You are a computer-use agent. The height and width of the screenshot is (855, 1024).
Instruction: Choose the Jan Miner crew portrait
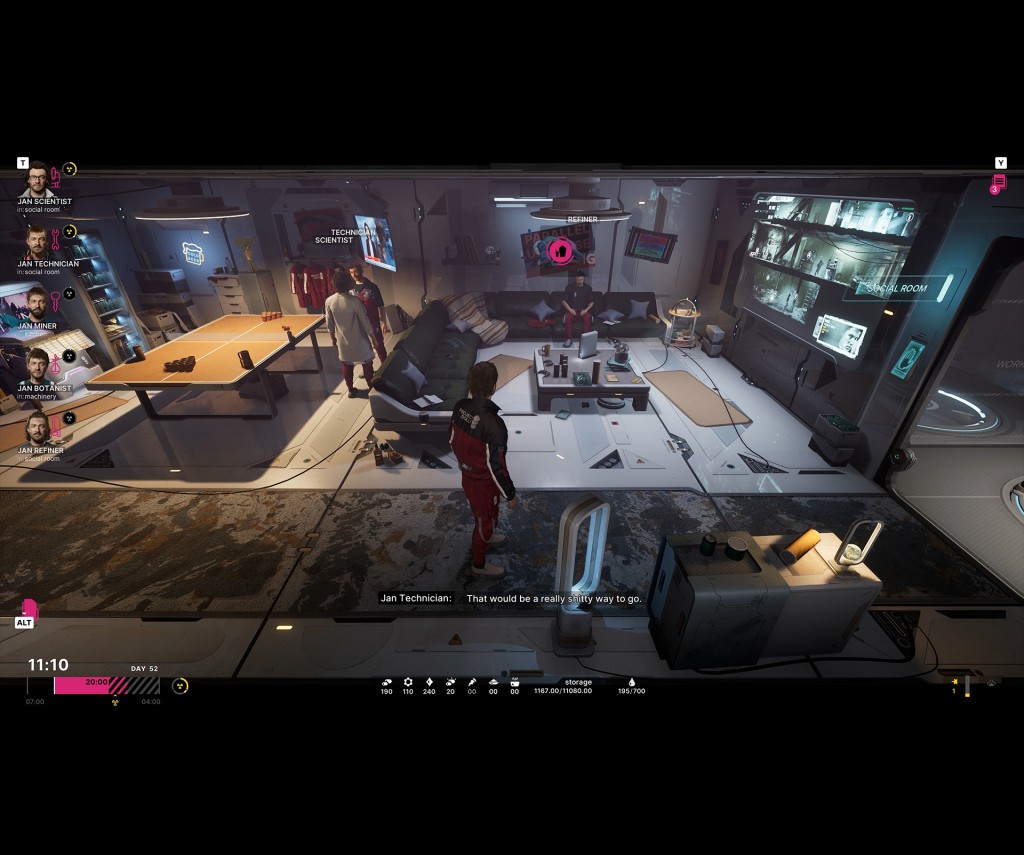coord(37,304)
